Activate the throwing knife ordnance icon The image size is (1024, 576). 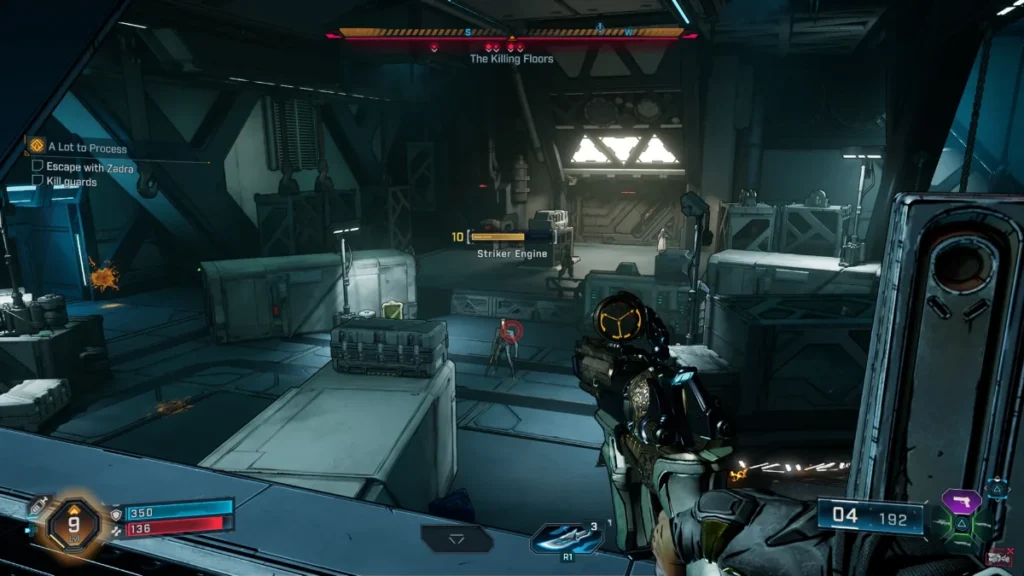pyautogui.click(x=568, y=538)
